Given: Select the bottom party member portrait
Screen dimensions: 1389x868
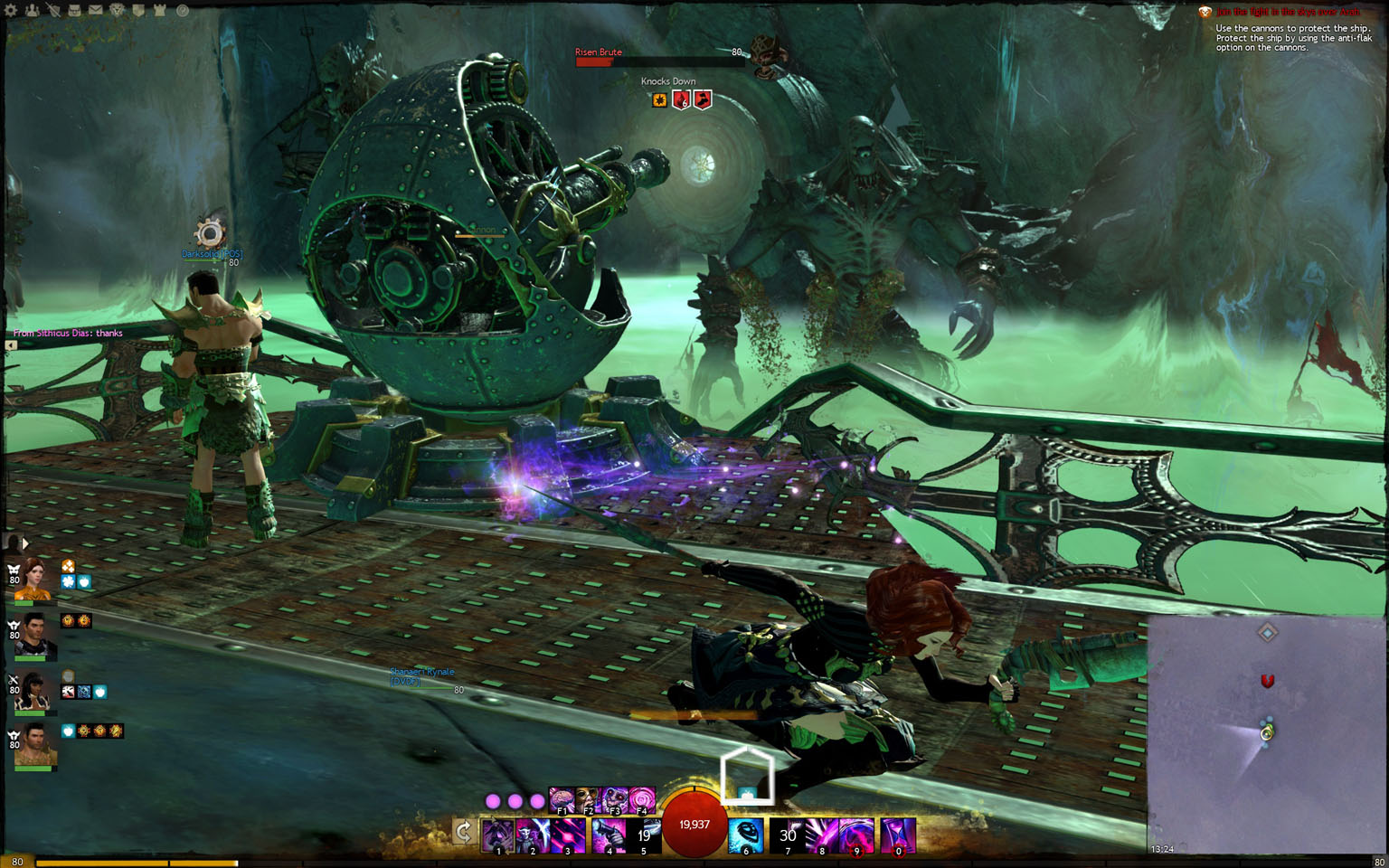Looking at the screenshot, I should pyautogui.click(x=36, y=744).
